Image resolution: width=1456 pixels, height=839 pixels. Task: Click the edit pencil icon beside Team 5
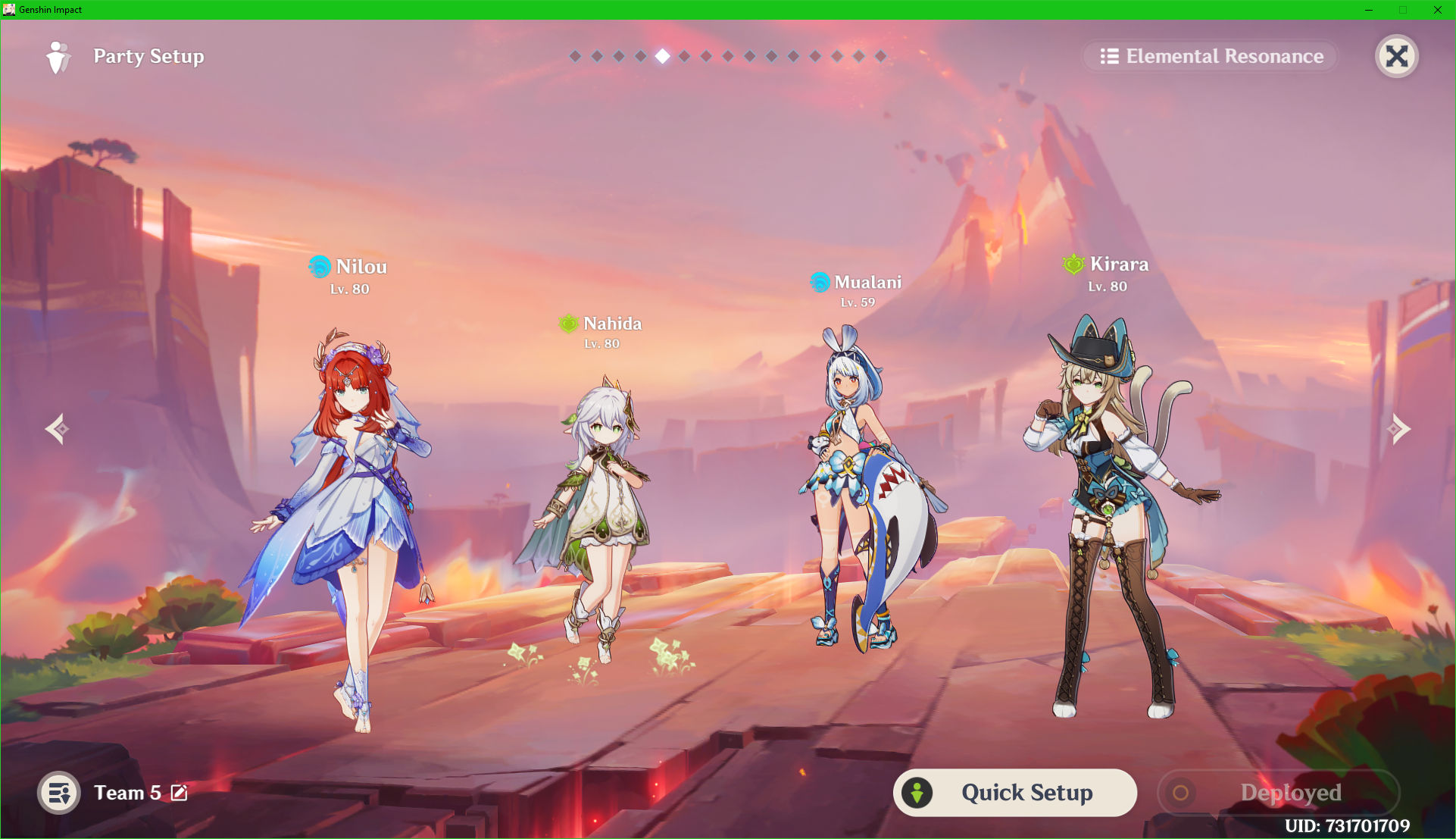[180, 793]
